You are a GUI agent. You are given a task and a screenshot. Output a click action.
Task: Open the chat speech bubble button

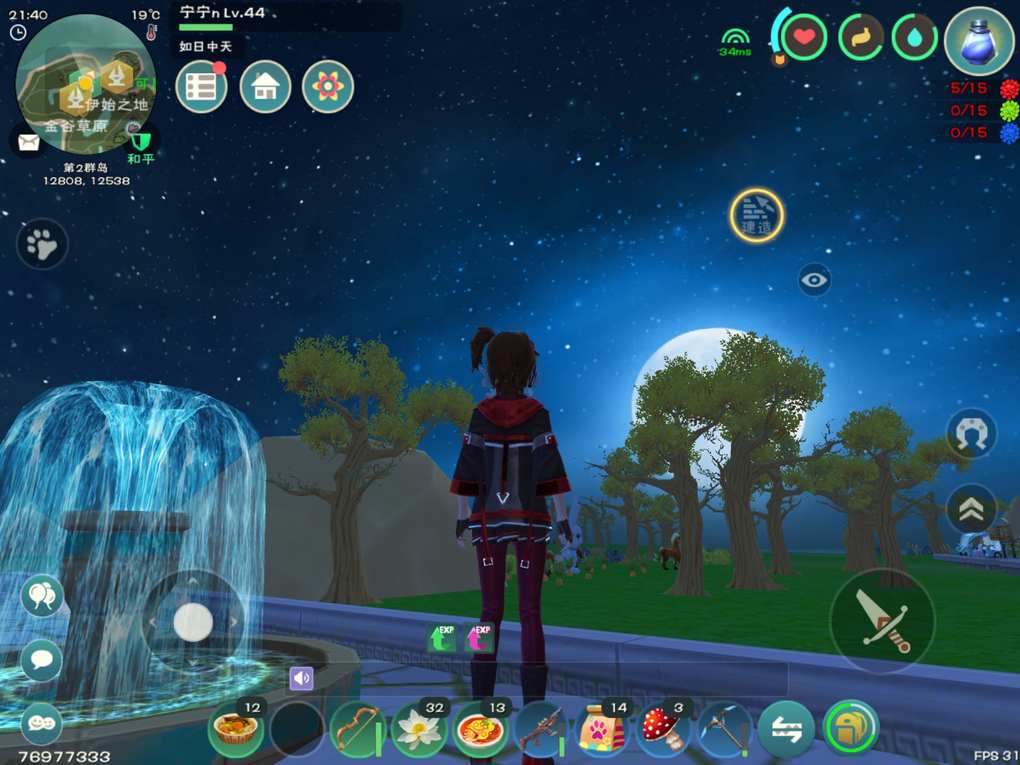[x=42, y=660]
